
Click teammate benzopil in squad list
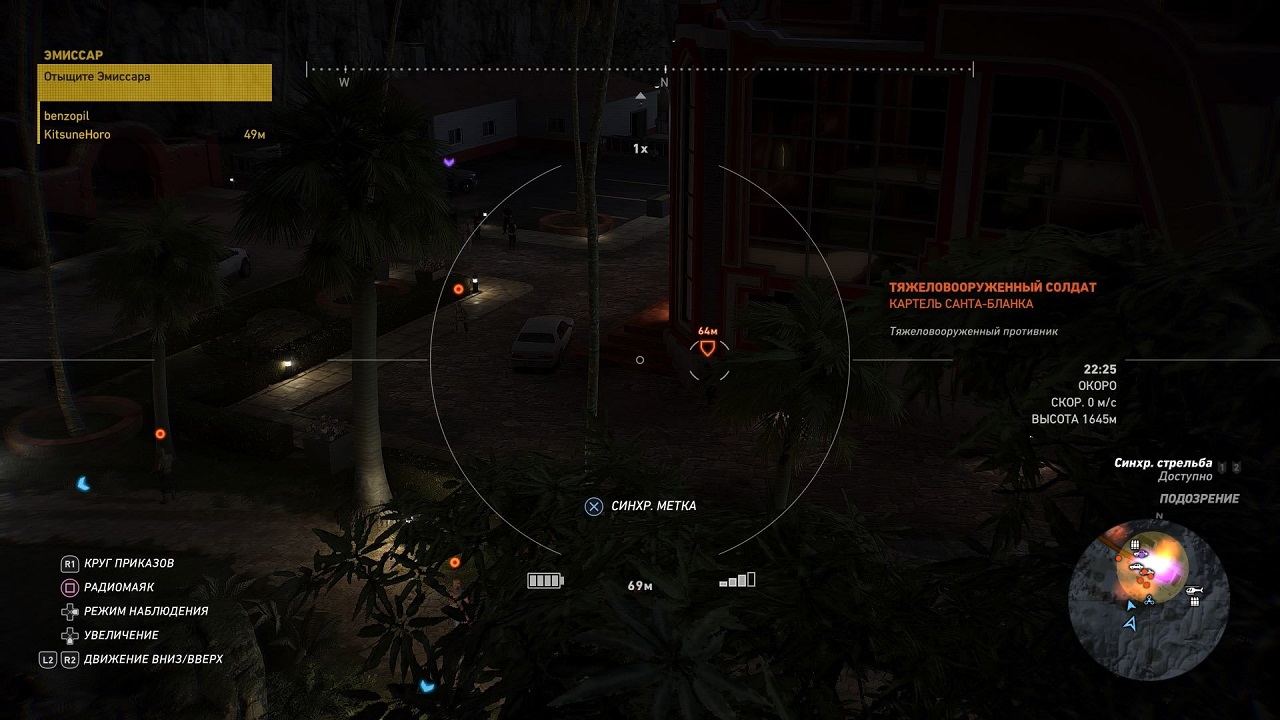[67, 116]
